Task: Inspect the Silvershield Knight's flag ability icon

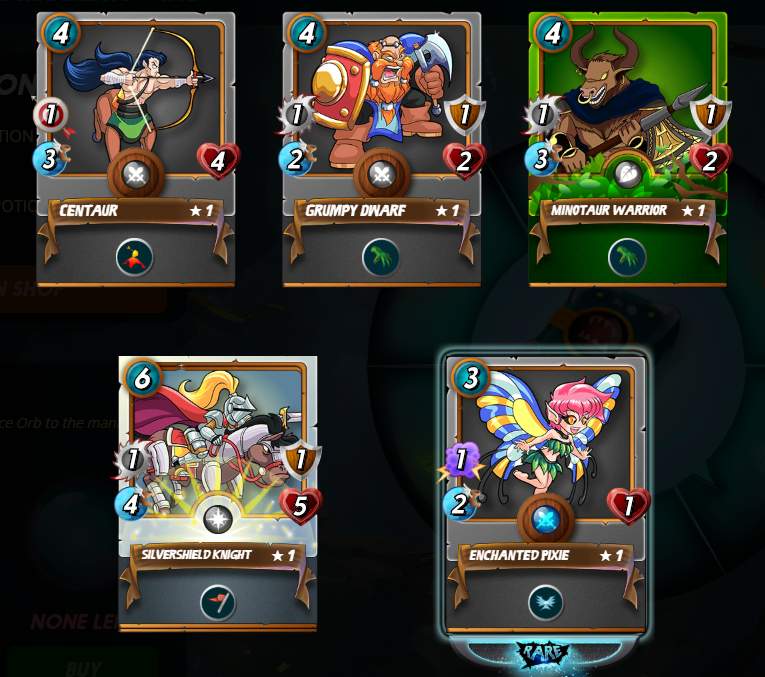Action: click(217, 602)
